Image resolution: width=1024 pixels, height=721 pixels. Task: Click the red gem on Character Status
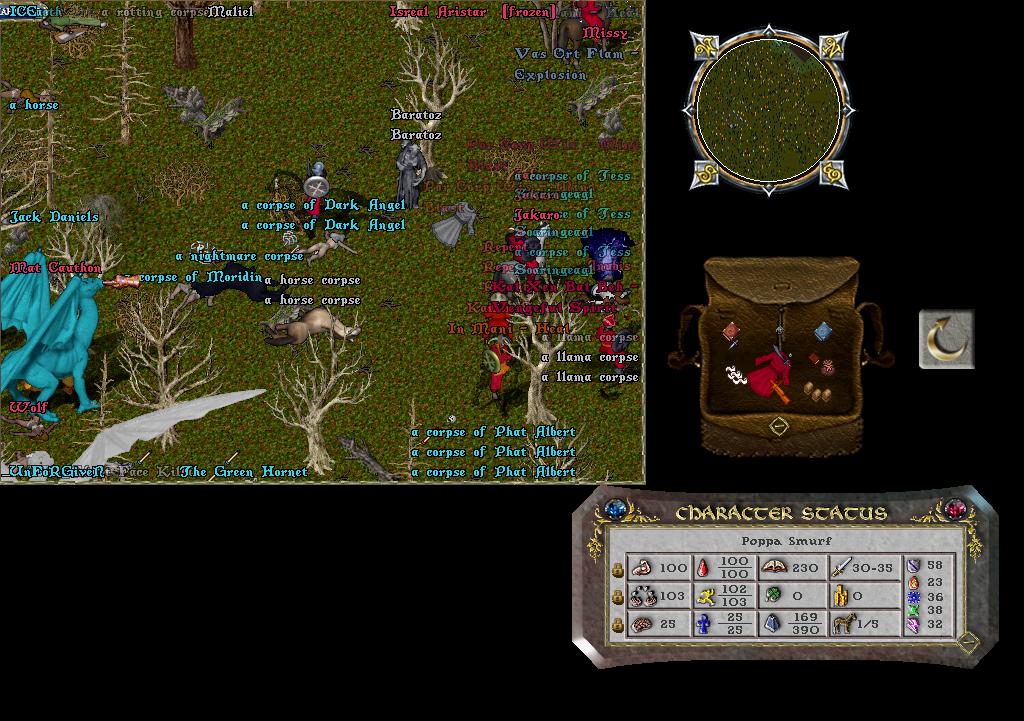point(956,509)
